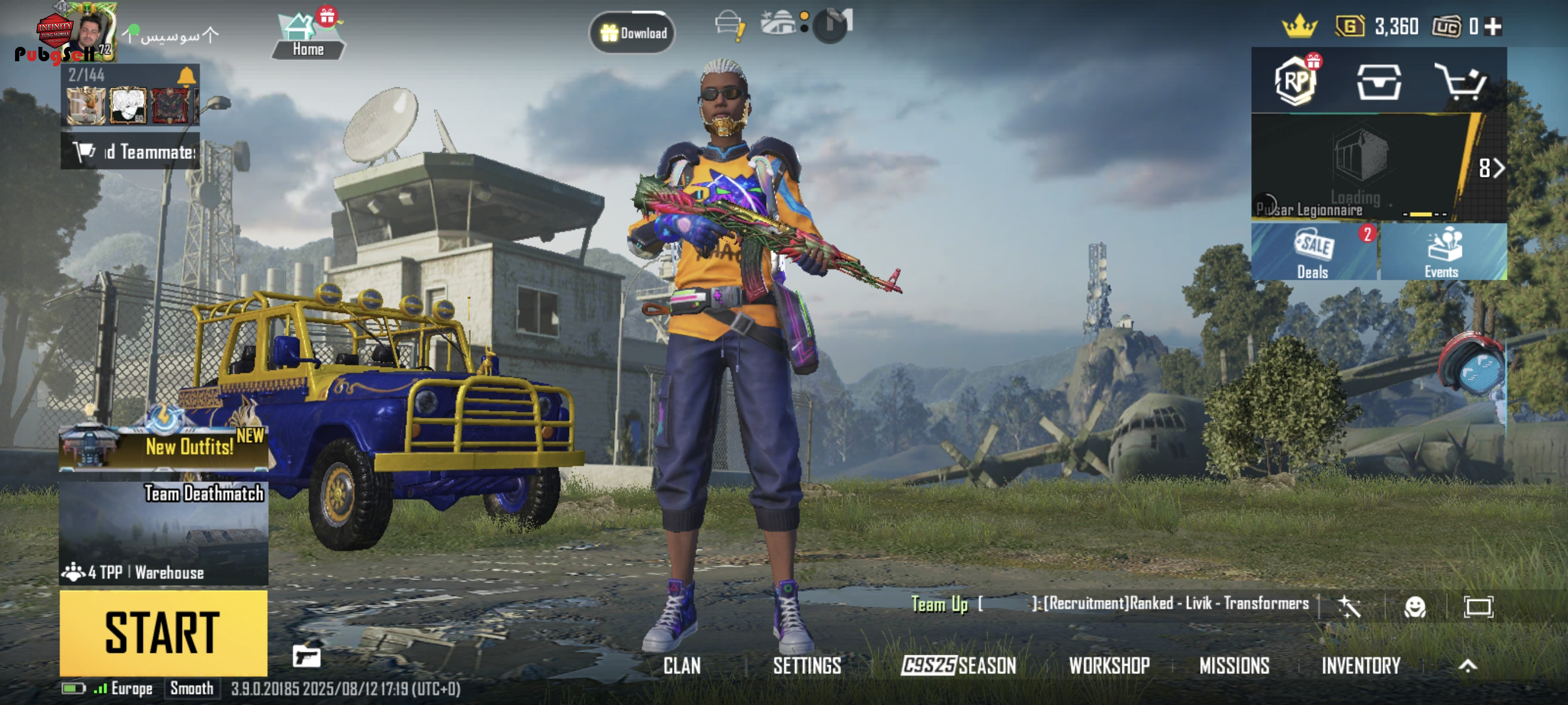Add UC with the plus button

click(x=1493, y=26)
